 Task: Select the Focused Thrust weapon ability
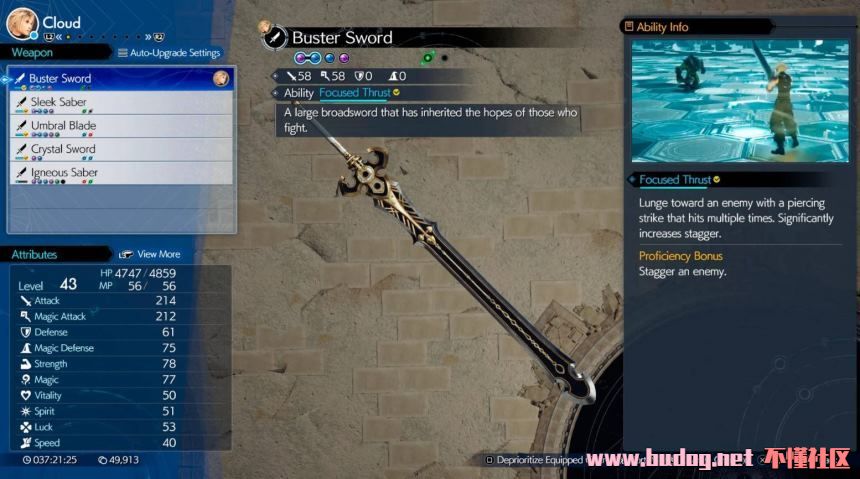tap(355, 93)
